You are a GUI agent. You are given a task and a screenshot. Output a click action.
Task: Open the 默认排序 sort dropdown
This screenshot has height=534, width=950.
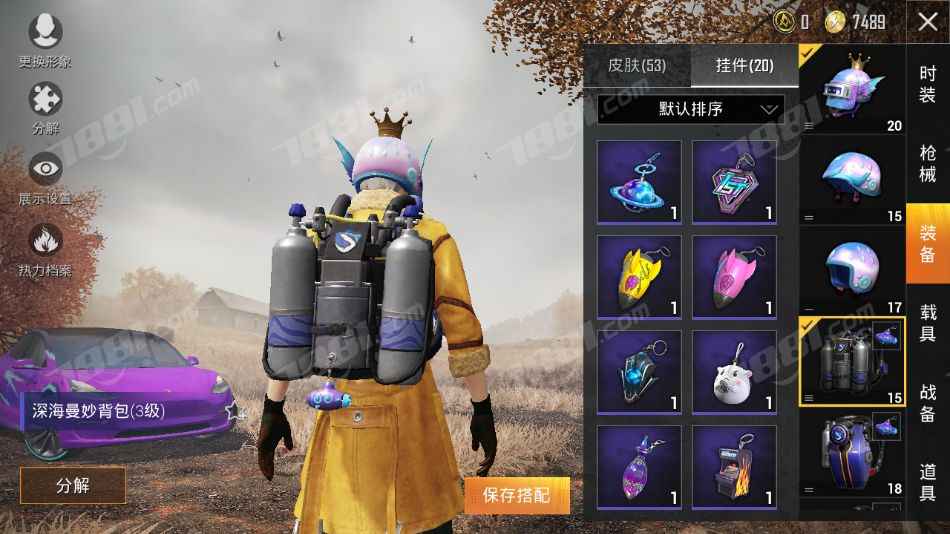click(690, 109)
